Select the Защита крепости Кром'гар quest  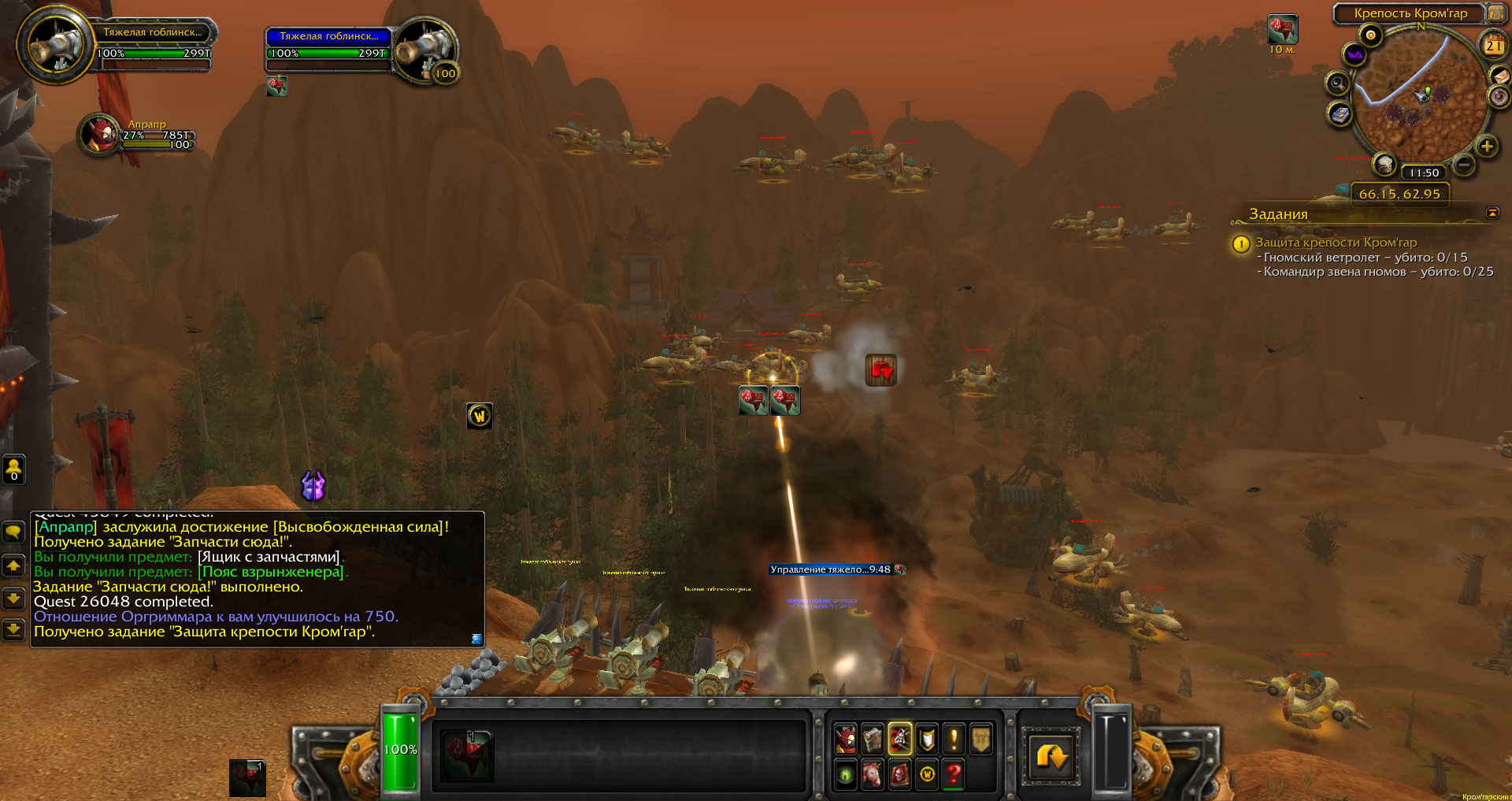tap(1336, 243)
